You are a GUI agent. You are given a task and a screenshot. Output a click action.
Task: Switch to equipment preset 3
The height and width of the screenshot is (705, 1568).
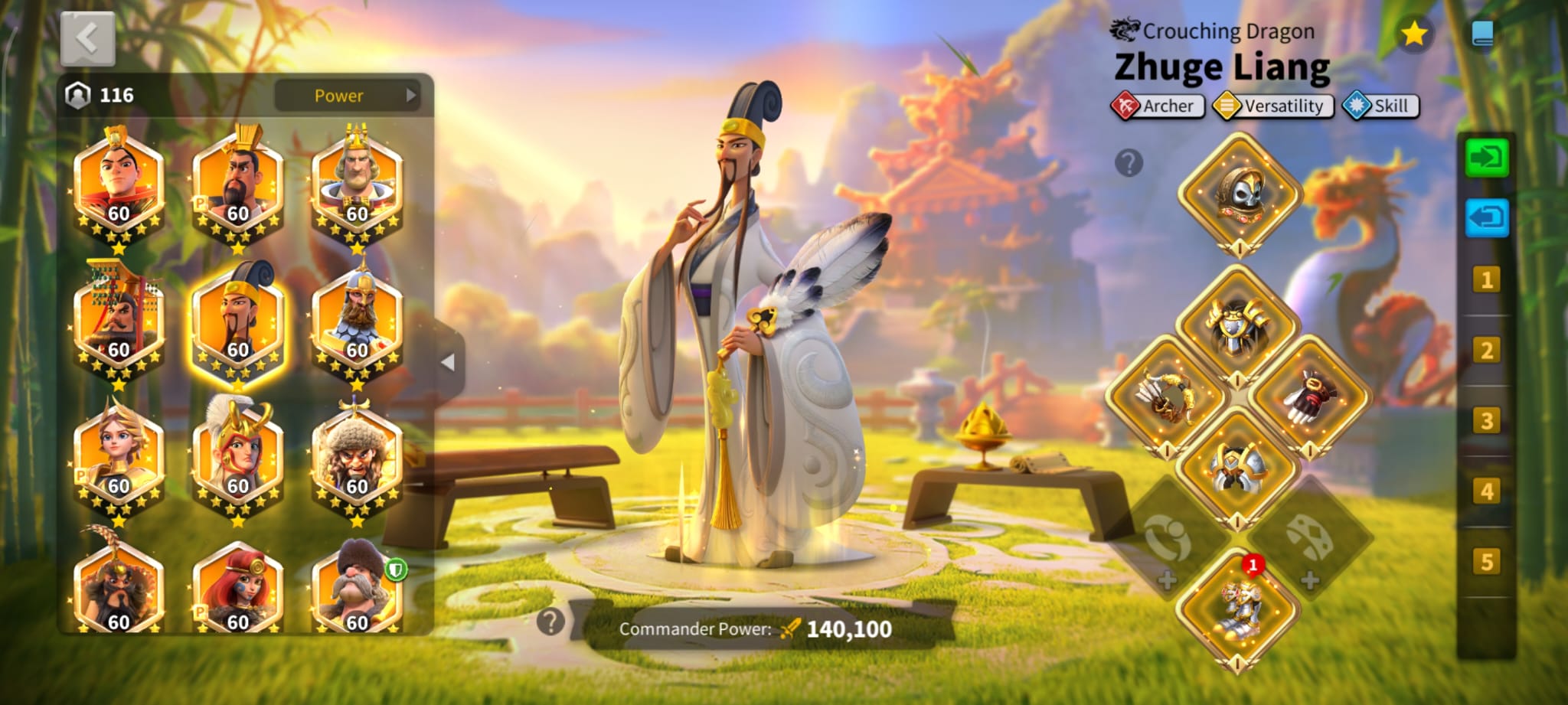coord(1486,420)
